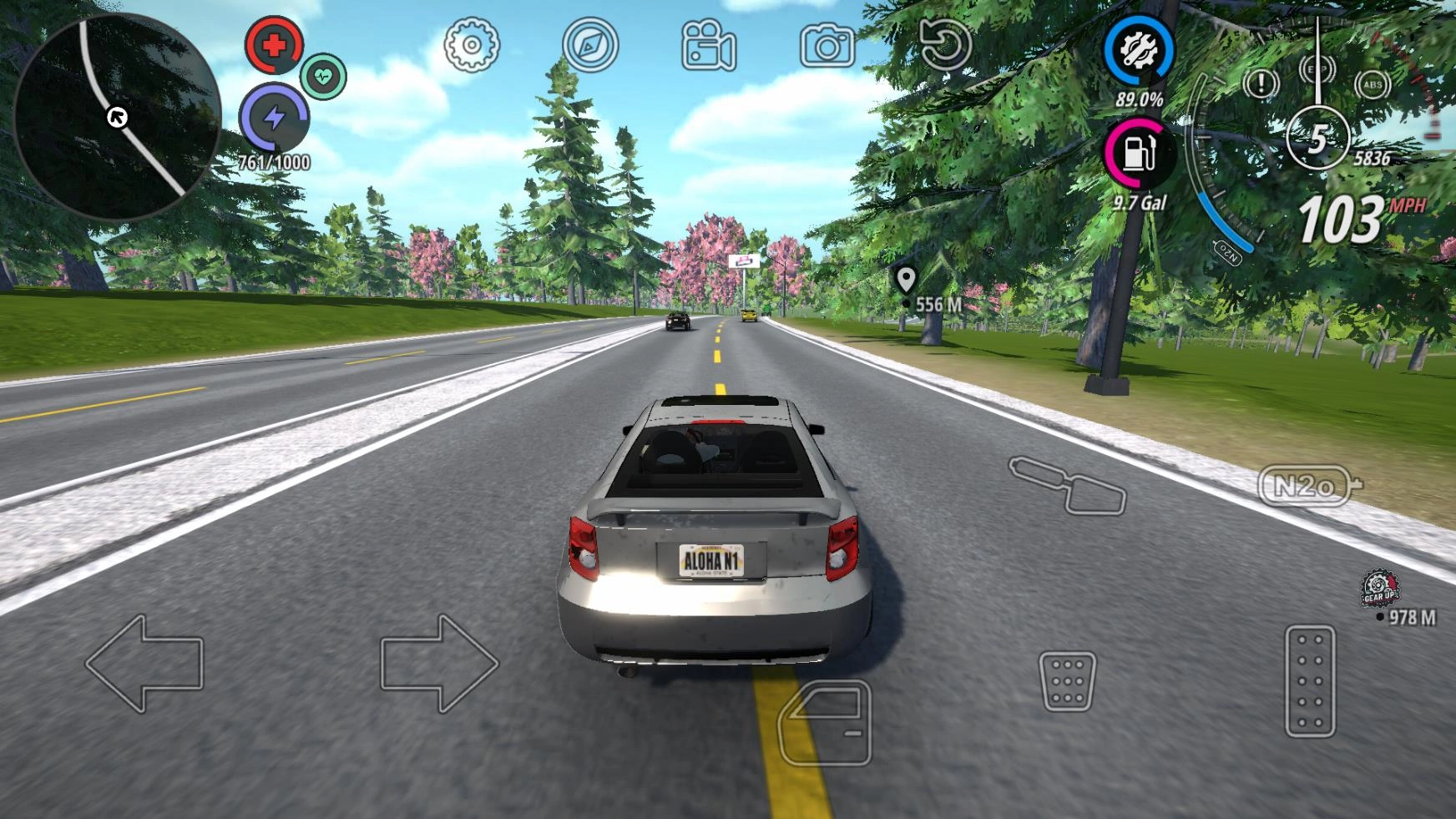Tap the purple lightning energy icon

274,118
